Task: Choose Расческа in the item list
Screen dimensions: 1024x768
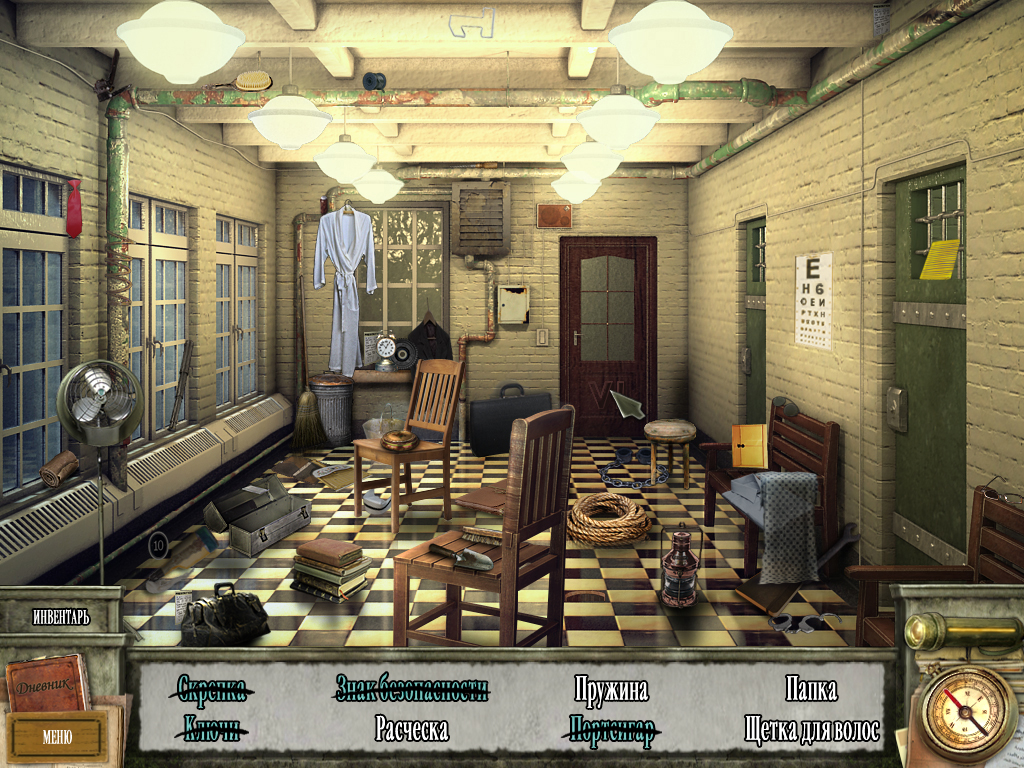Action: pyautogui.click(x=411, y=729)
